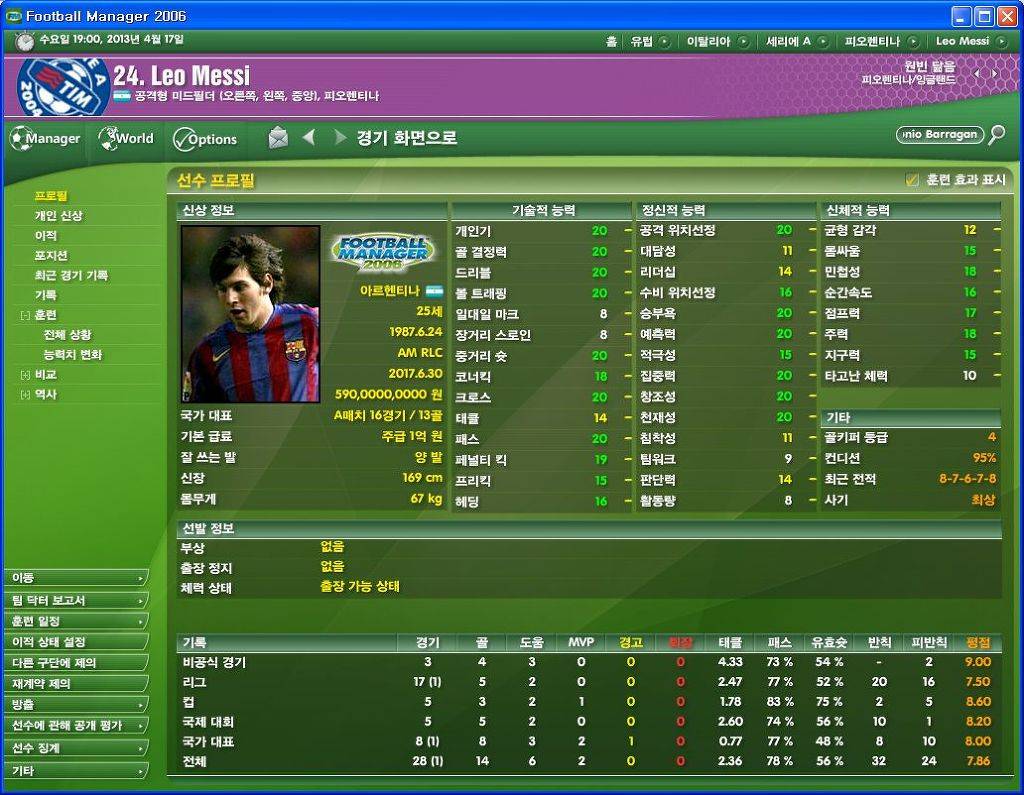The width and height of the screenshot is (1024, 795).
Task: Go to the 경기 화면으로 match screen
Action: pyautogui.click(x=406, y=138)
